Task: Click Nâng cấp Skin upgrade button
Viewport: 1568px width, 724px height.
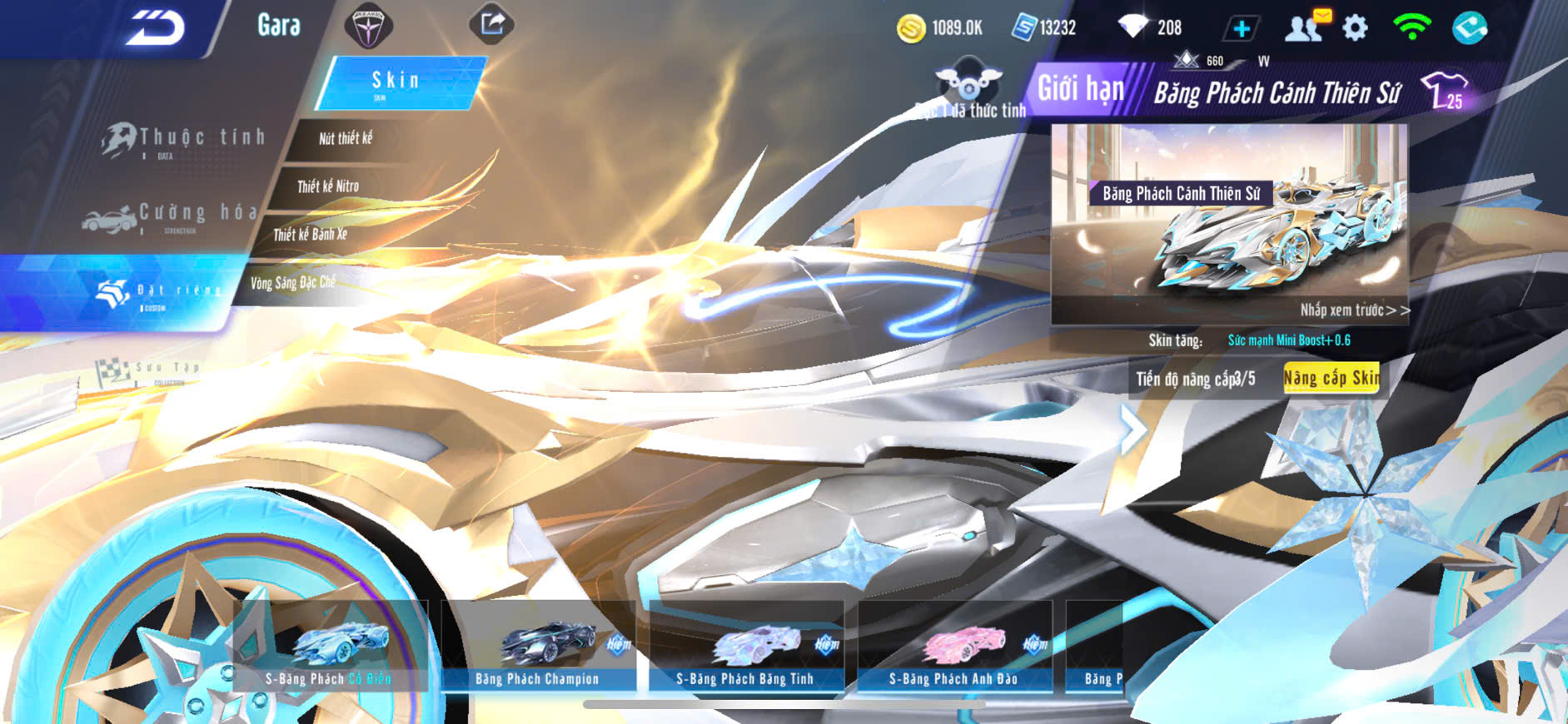Action: click(x=1331, y=379)
